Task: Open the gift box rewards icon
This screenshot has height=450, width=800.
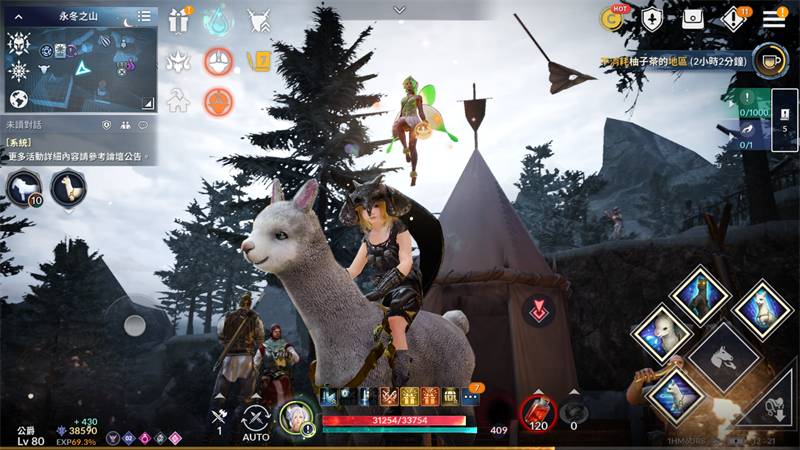Action: 179,20
